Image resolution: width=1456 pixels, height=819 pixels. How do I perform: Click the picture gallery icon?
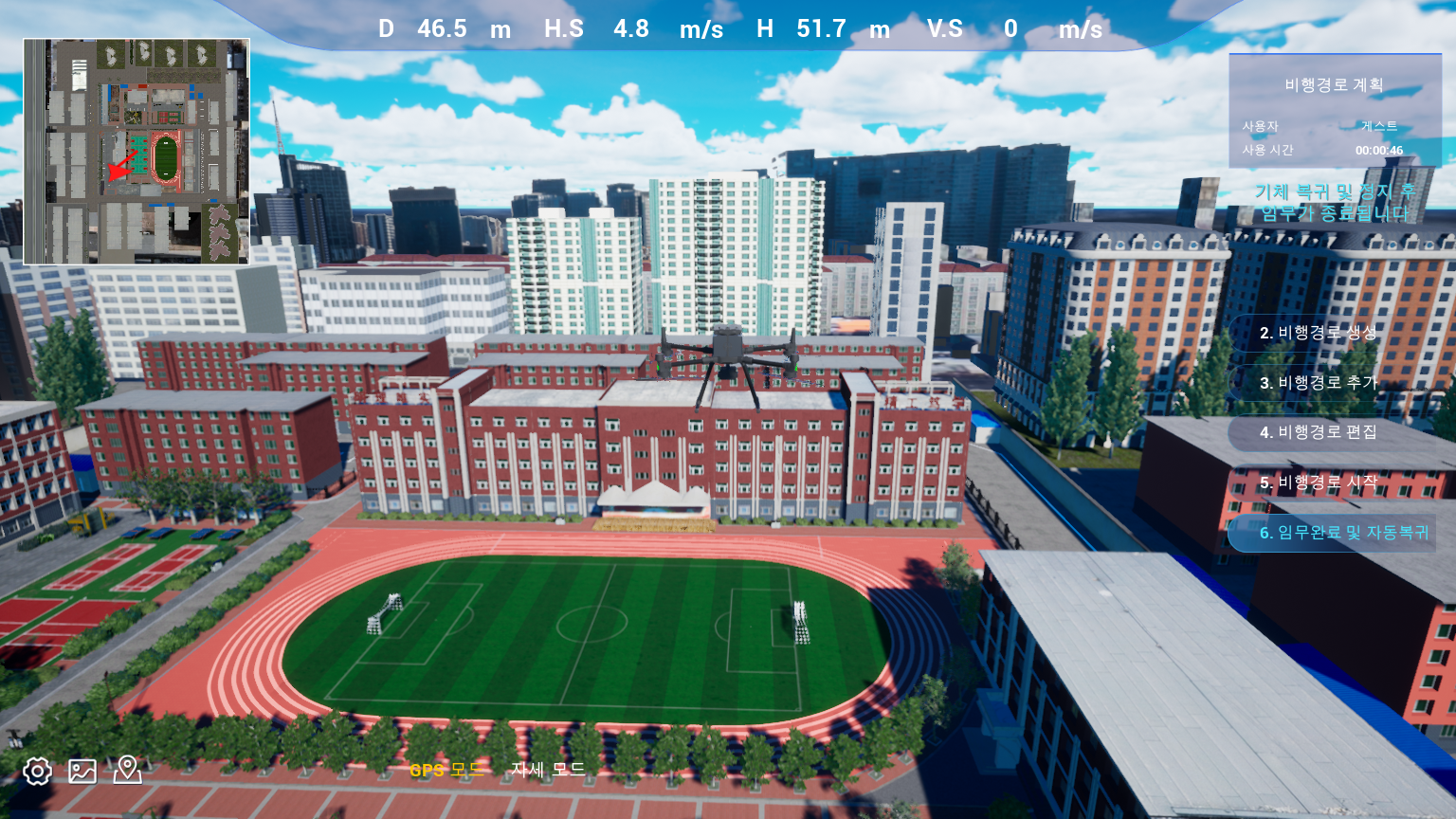pos(82,771)
